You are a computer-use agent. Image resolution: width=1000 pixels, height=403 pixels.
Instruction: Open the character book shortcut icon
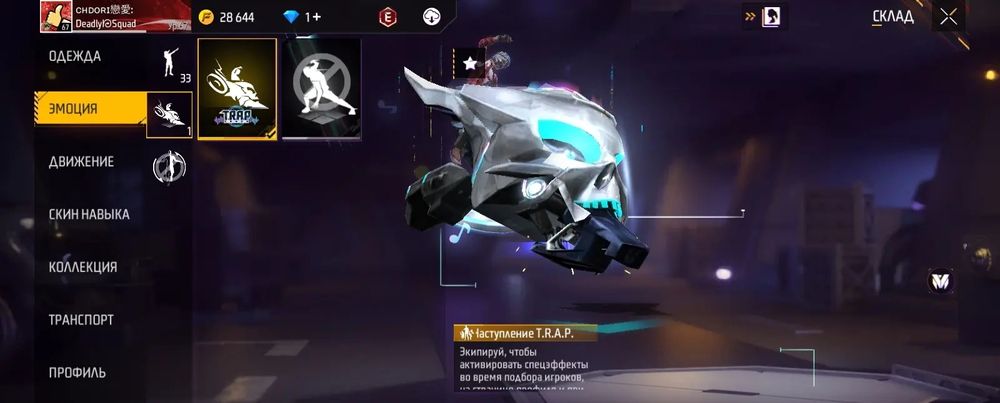pos(772,17)
